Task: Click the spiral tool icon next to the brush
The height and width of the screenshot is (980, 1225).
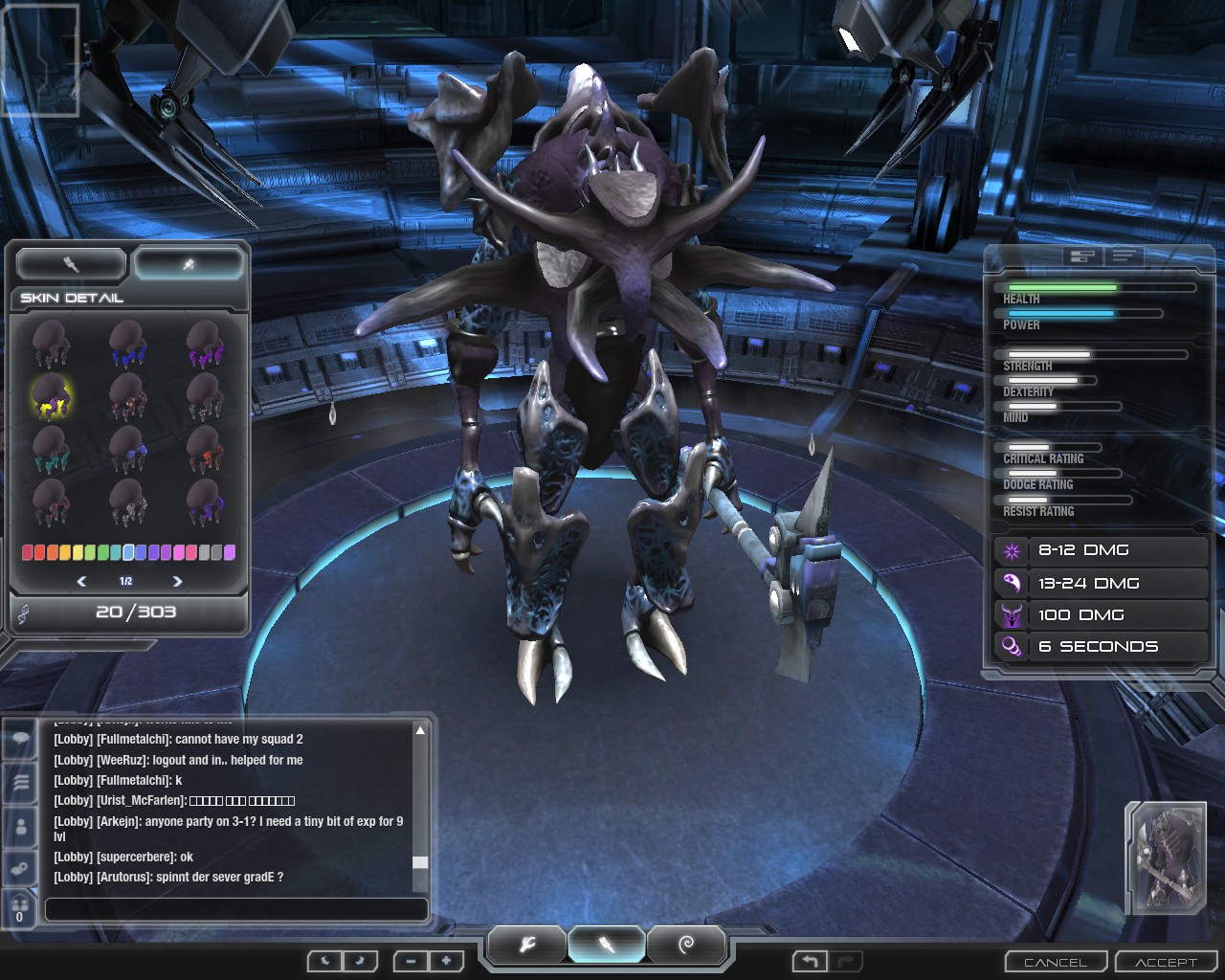Action: tap(687, 946)
